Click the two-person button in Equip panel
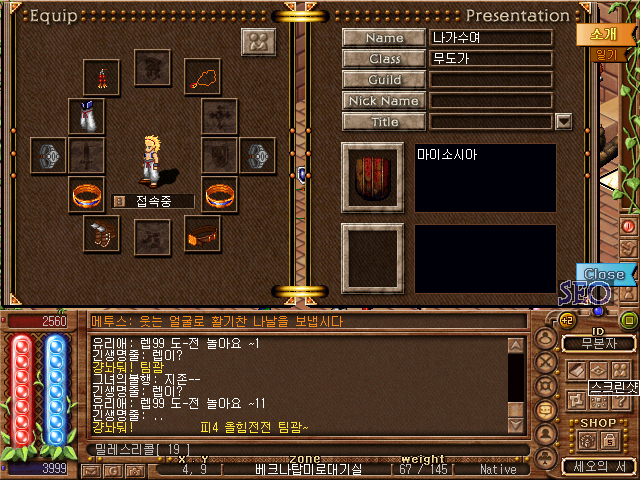Screen dimensions: 640x480 [x=259, y=42]
